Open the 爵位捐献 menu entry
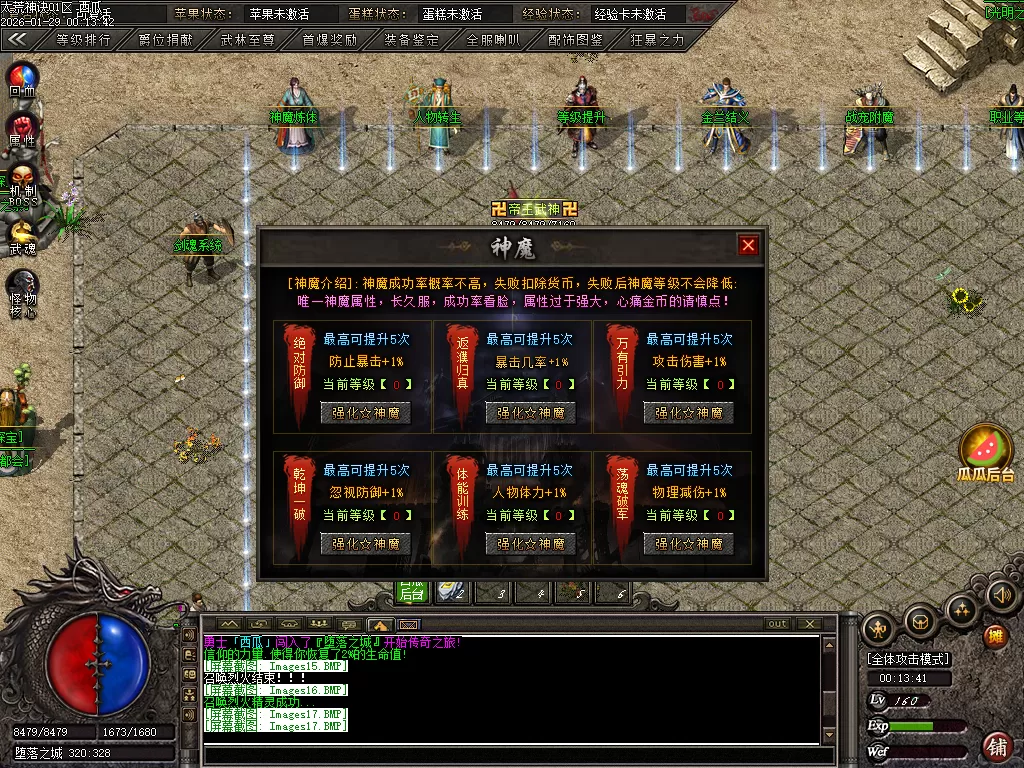Image resolution: width=1024 pixels, height=768 pixels. pyautogui.click(x=166, y=40)
